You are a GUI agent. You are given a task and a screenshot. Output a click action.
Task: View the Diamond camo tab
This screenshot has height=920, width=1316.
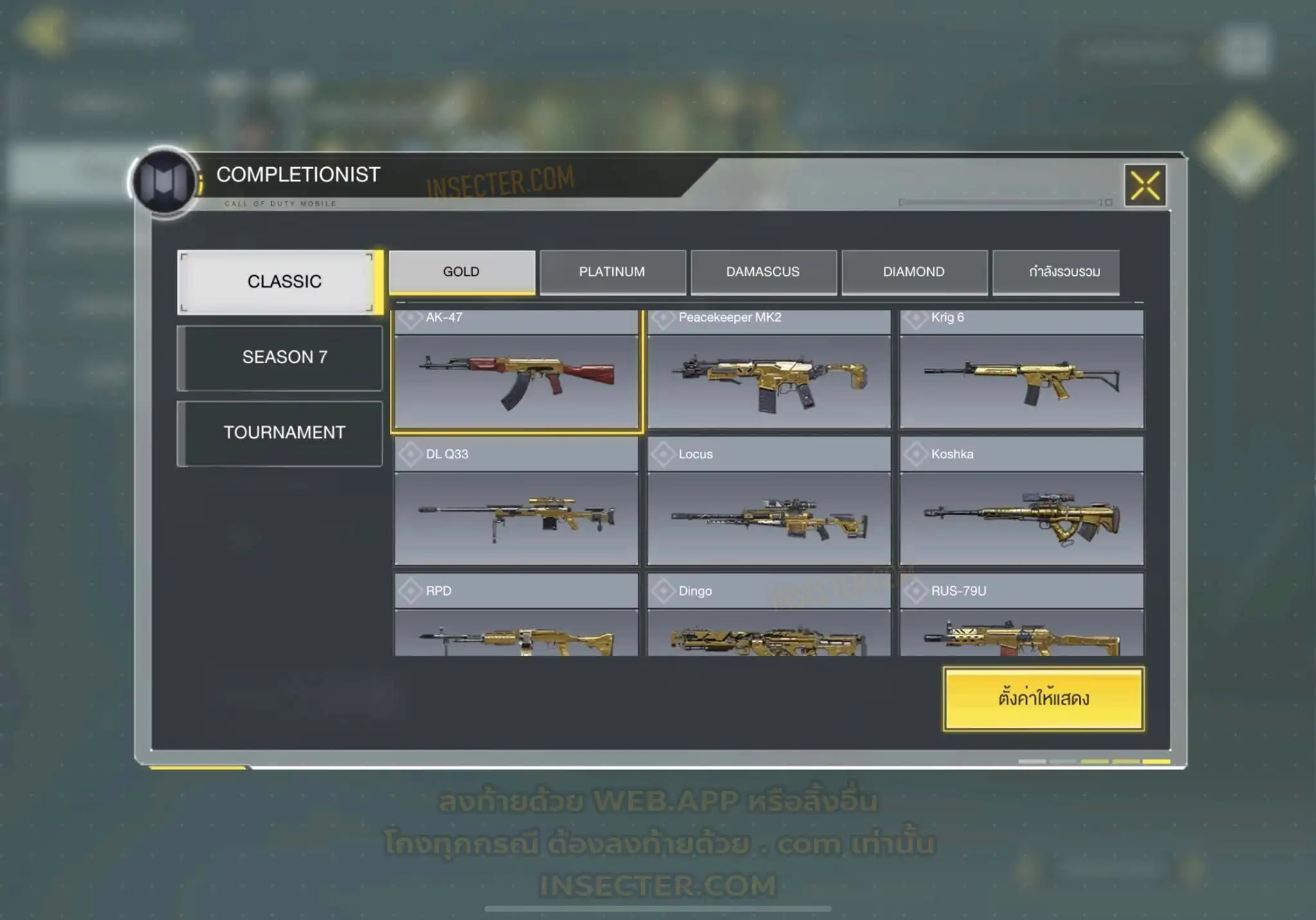pyautogui.click(x=914, y=272)
